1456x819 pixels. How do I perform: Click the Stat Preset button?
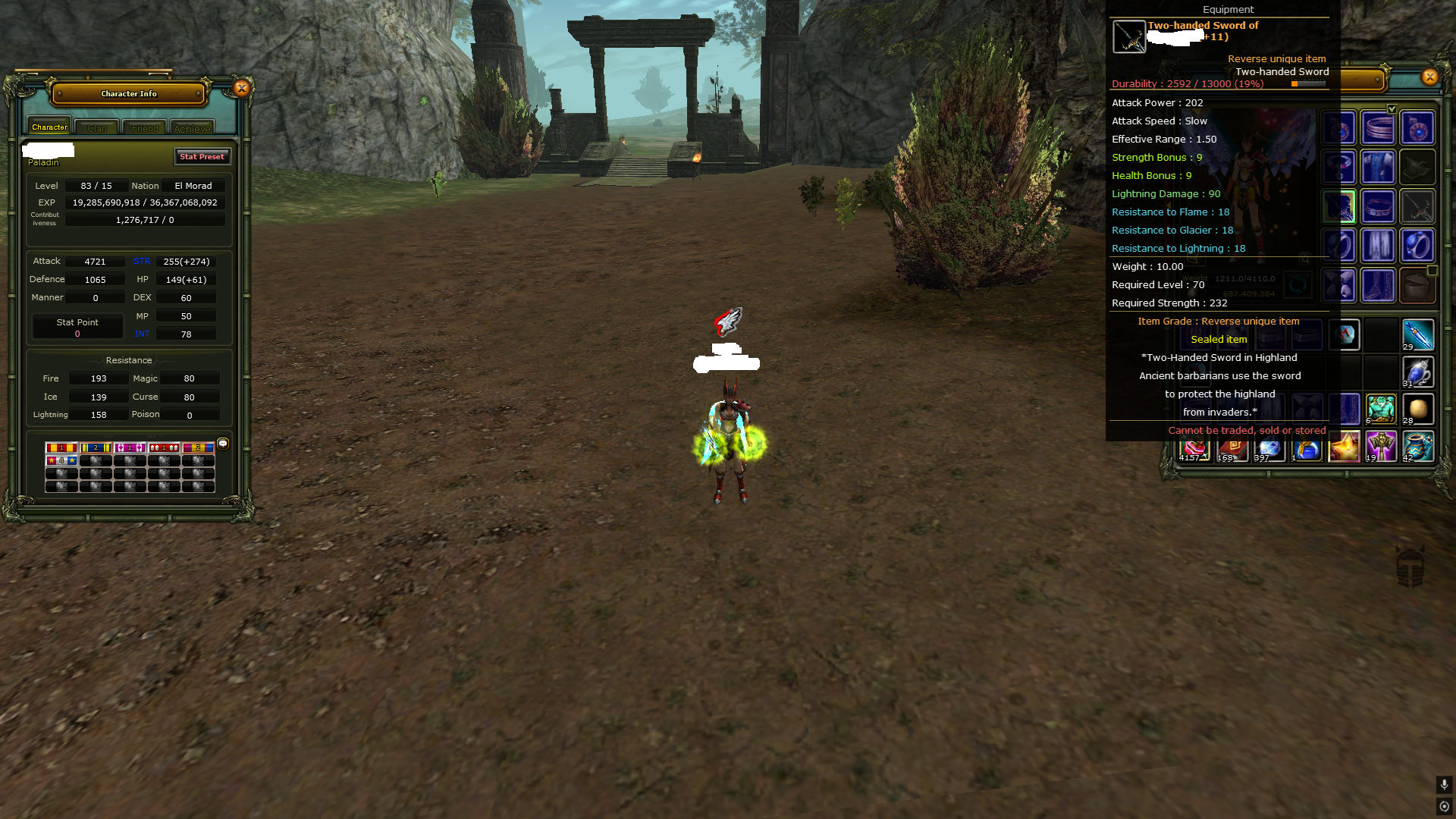tap(202, 157)
